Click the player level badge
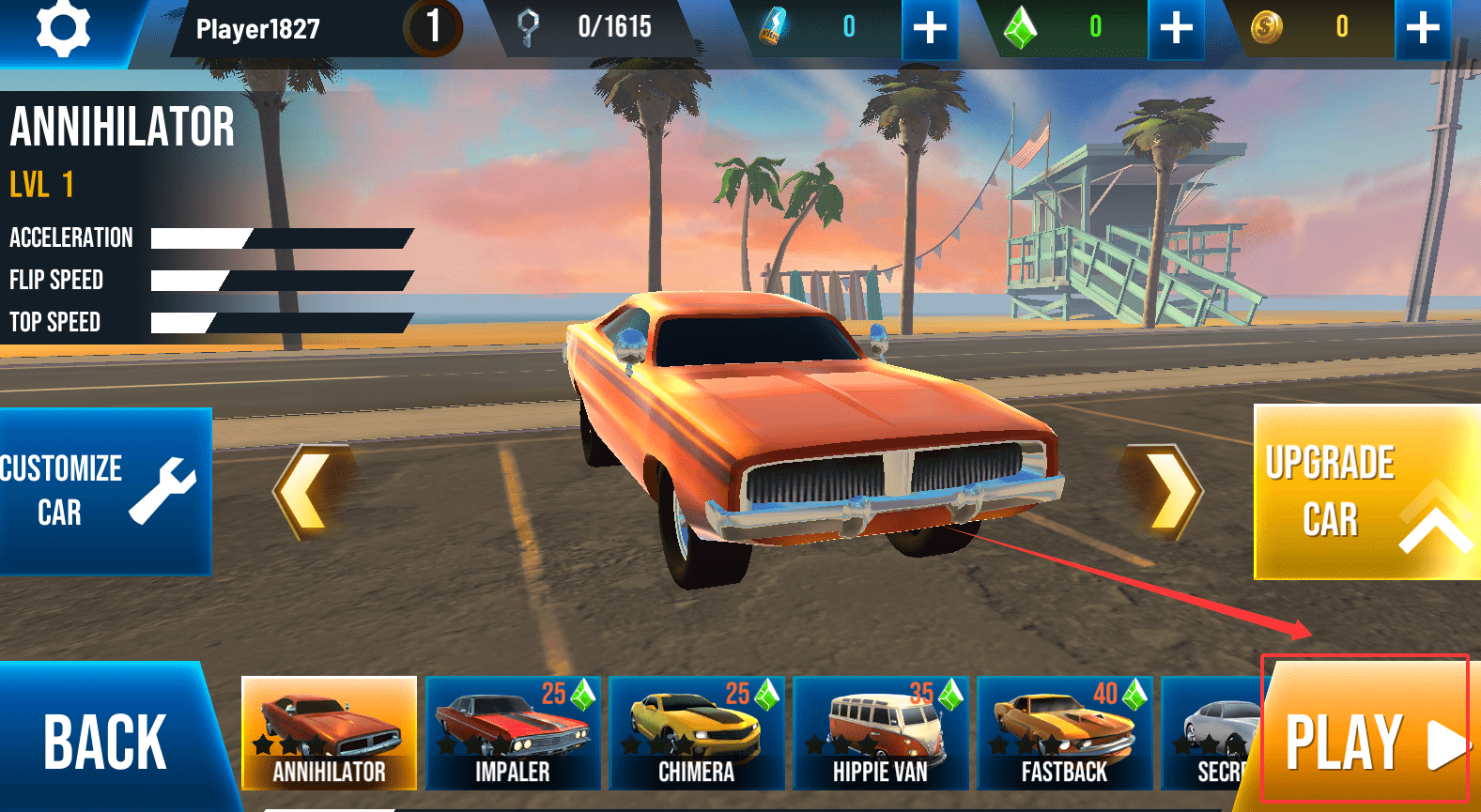This screenshot has width=1481, height=812. (x=433, y=26)
